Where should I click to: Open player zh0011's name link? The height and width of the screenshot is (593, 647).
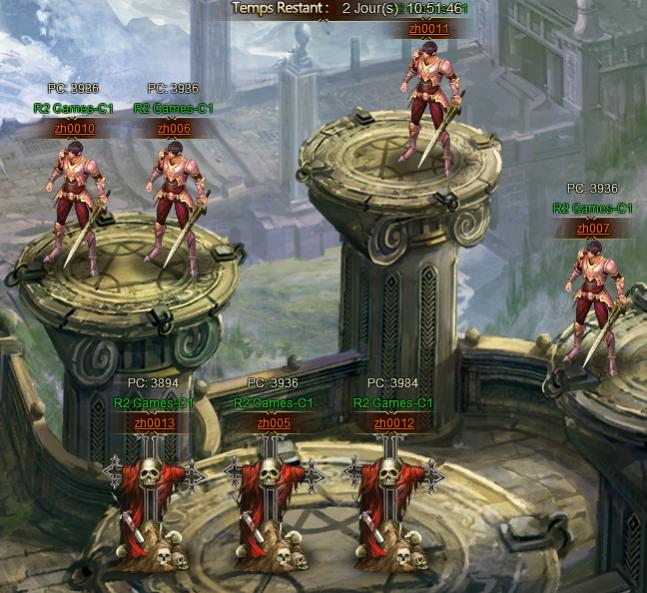click(429, 29)
